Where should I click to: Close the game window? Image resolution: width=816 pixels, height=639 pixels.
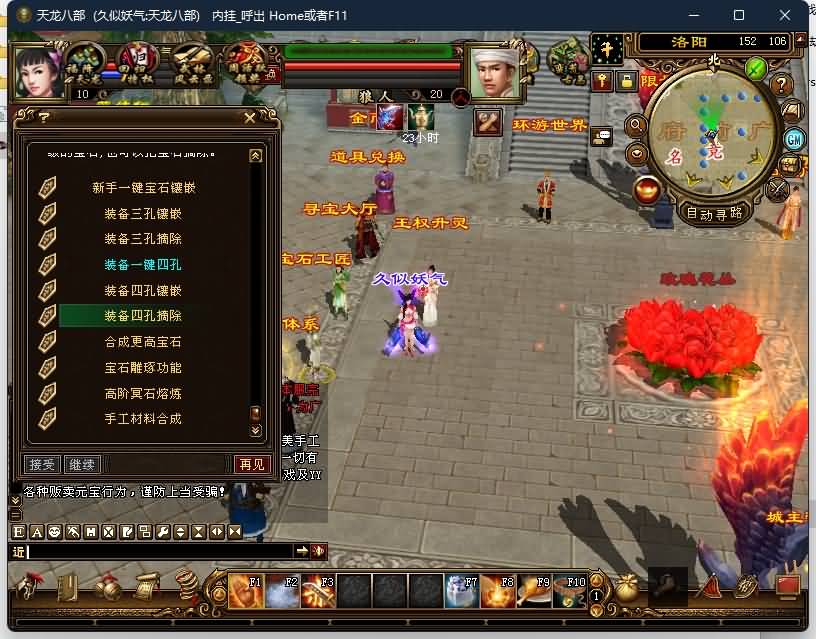(x=785, y=15)
